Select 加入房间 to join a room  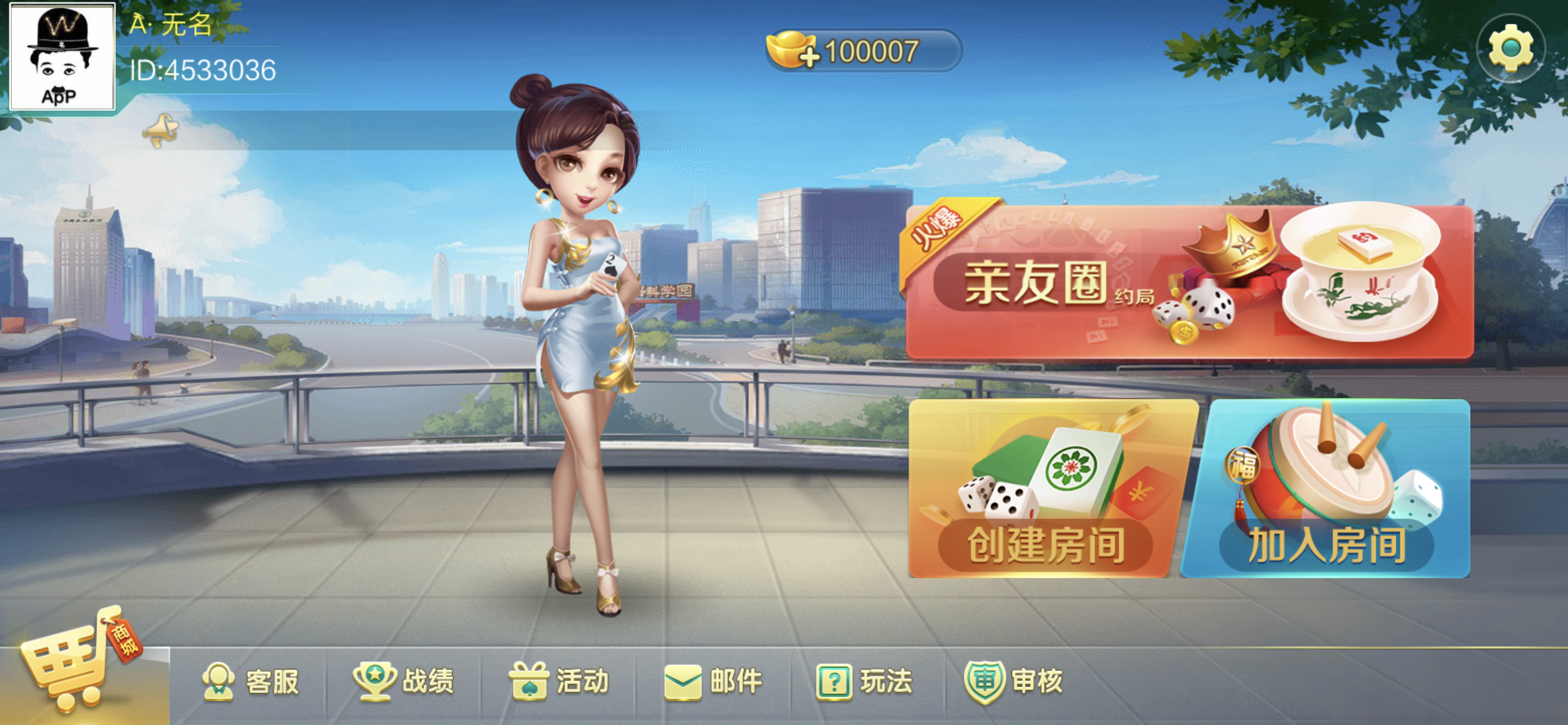click(1327, 489)
